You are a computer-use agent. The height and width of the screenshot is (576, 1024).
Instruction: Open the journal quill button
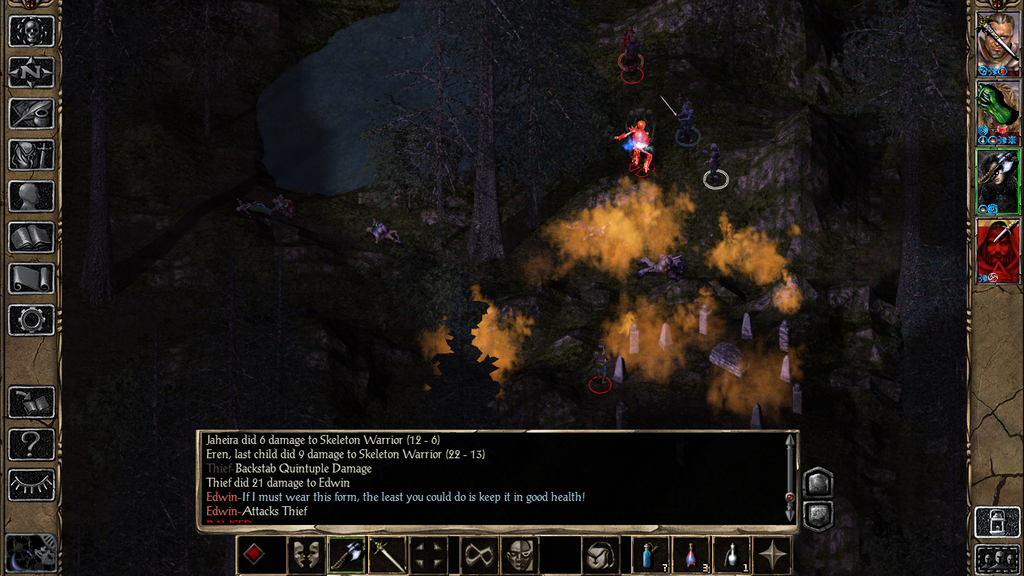pos(31,113)
